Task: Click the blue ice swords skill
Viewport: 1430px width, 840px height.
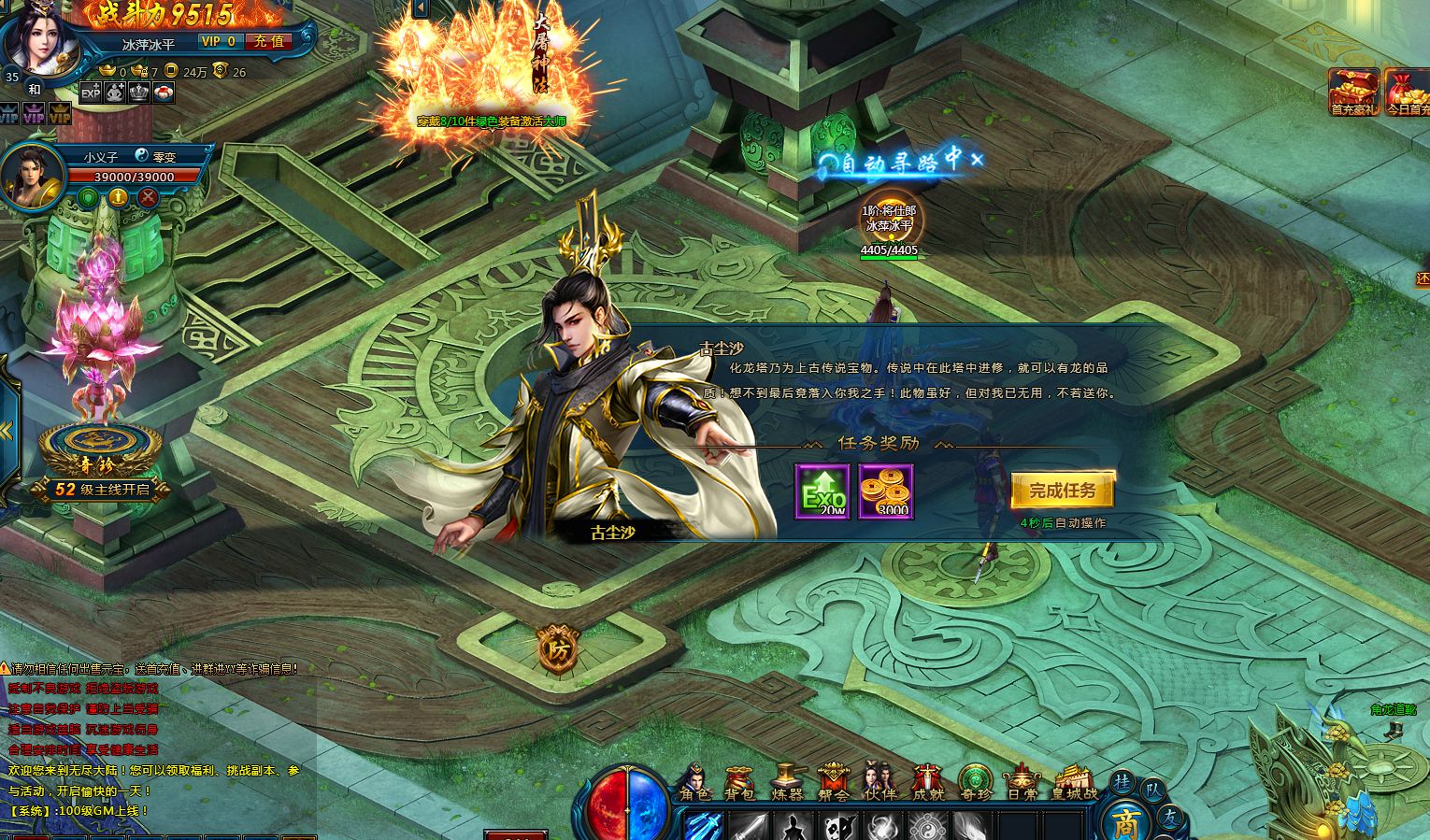Action: click(705, 826)
